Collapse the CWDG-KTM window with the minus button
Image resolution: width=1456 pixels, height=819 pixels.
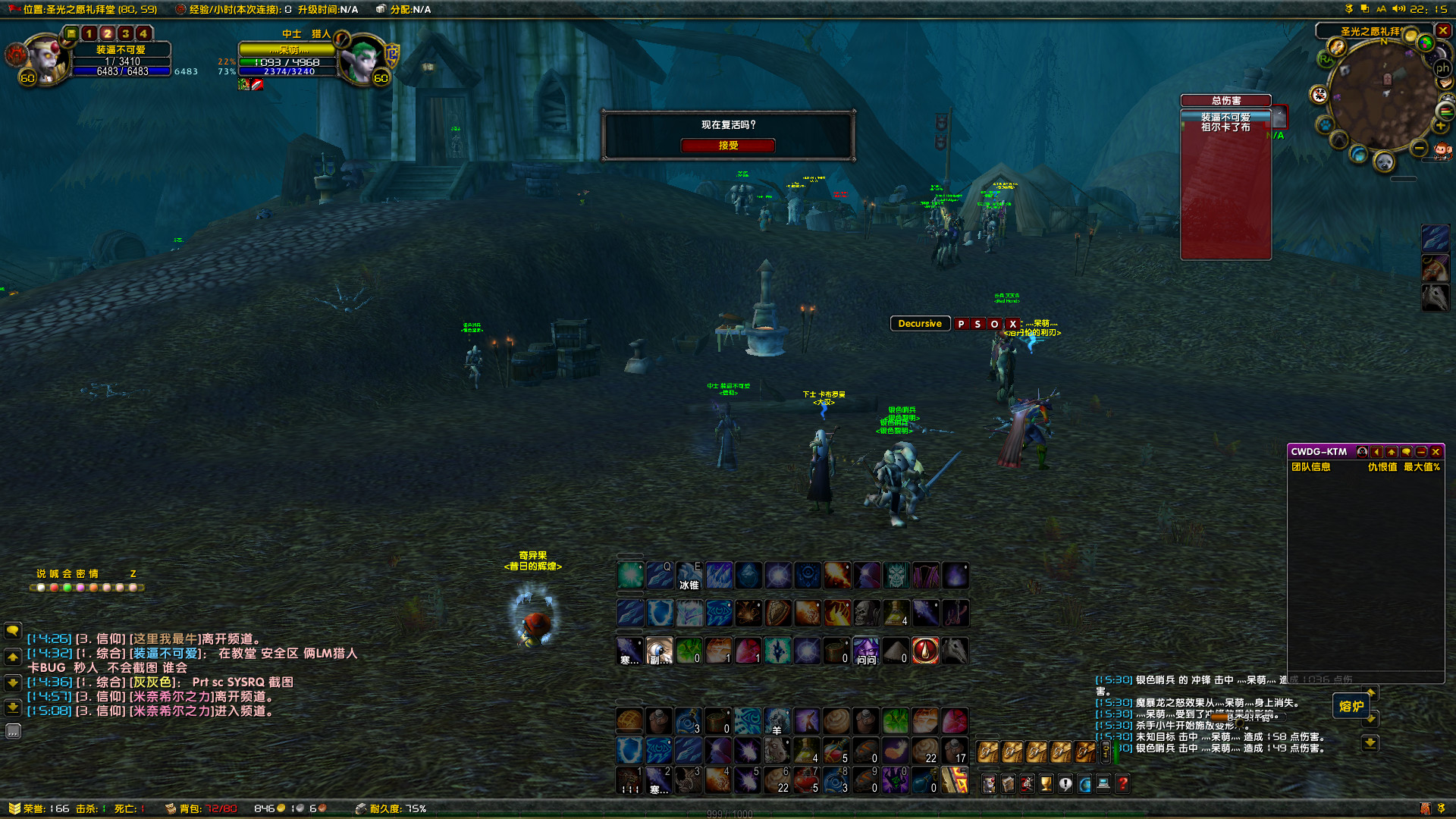coord(1421,452)
